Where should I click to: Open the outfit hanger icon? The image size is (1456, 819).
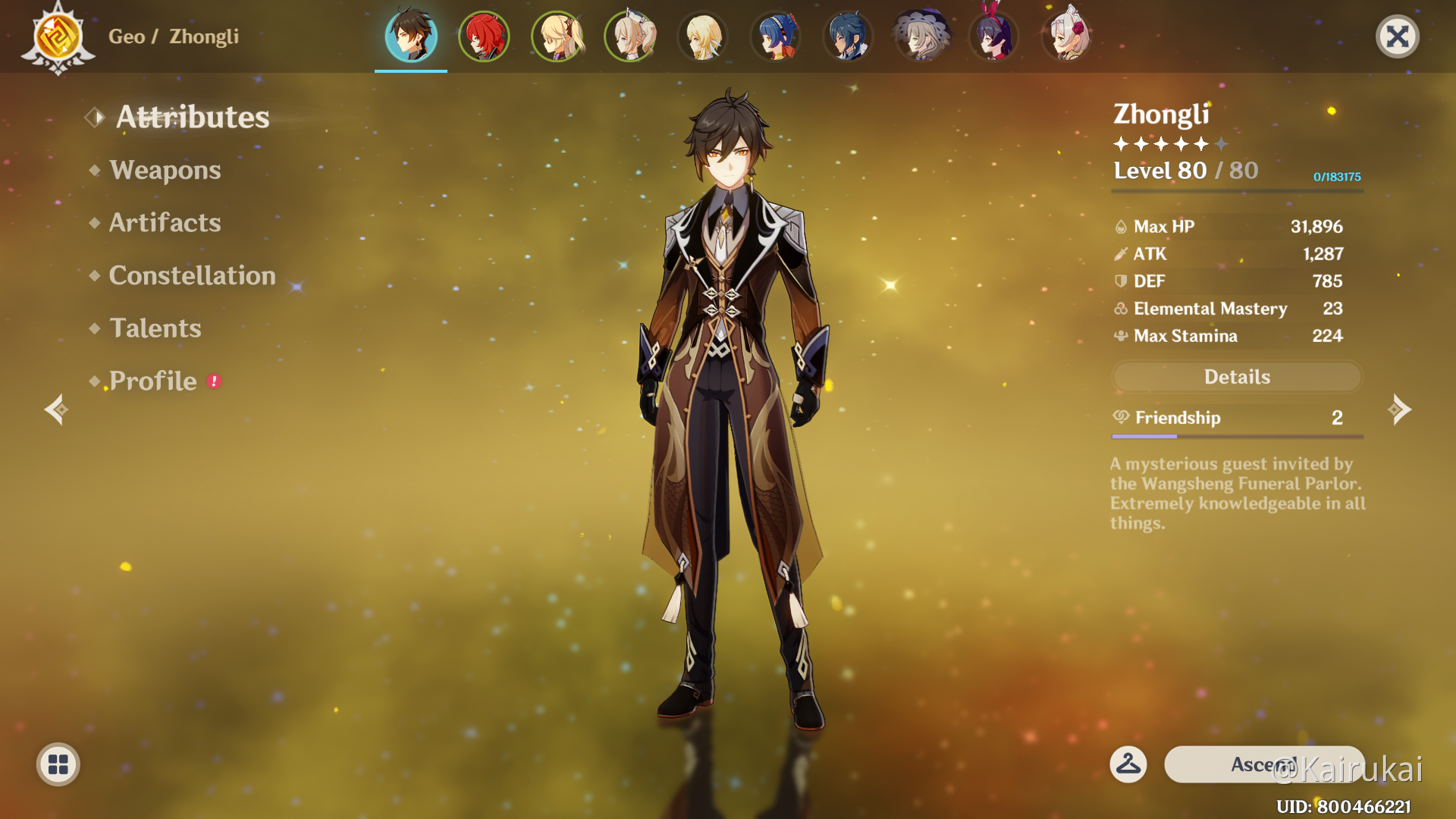tap(1128, 764)
